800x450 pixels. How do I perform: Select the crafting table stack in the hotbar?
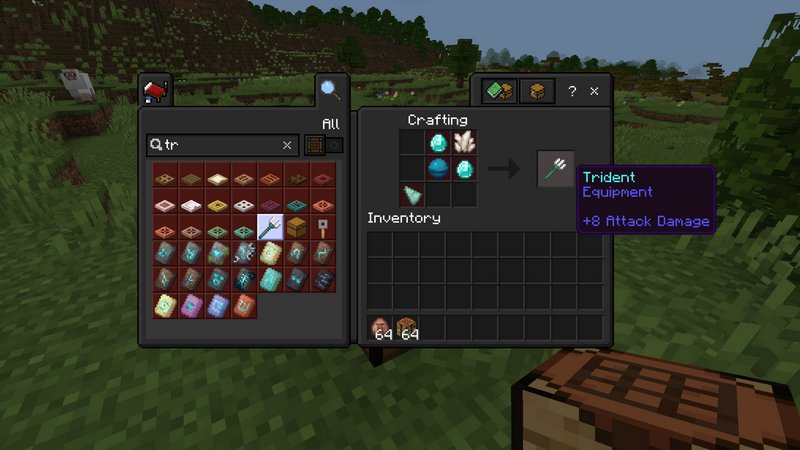coord(406,327)
